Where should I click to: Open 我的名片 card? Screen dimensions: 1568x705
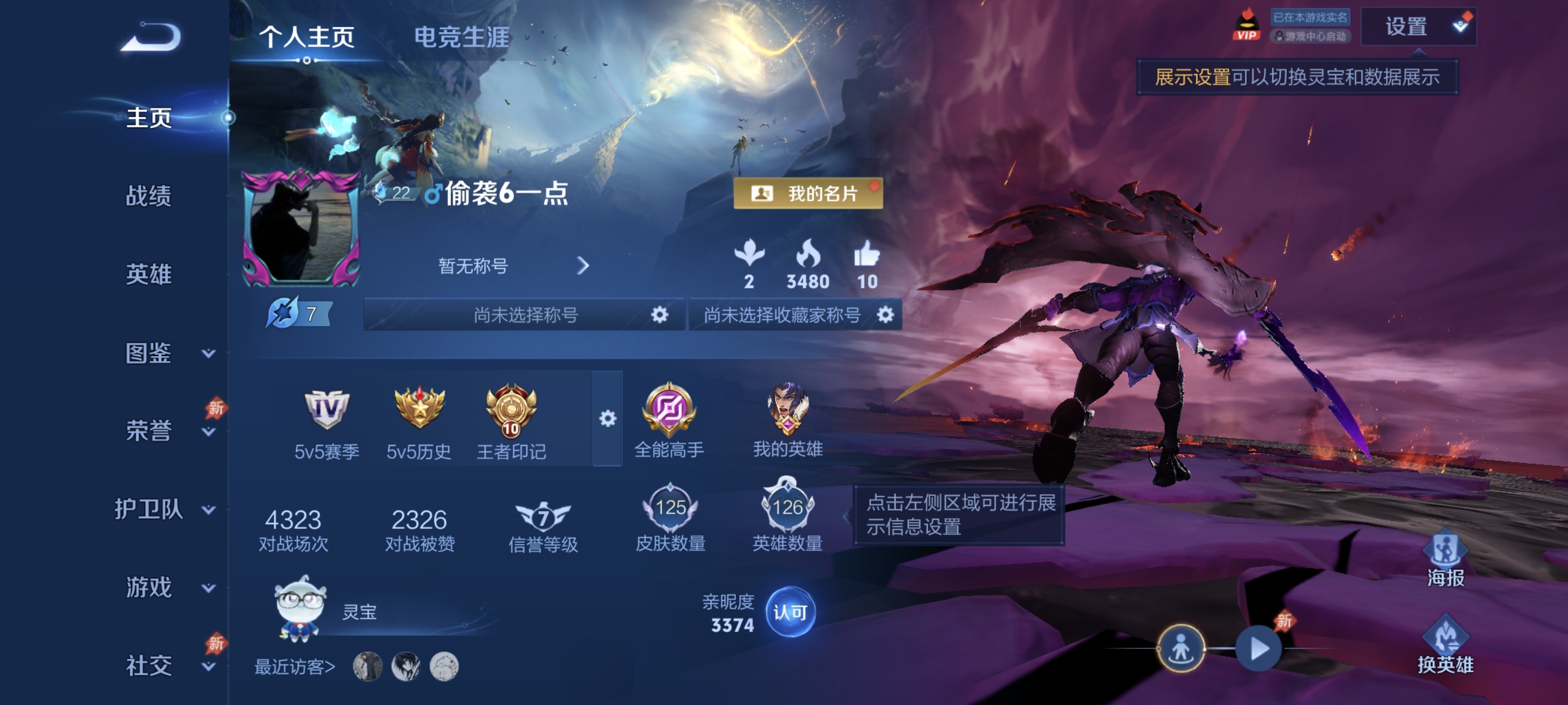tap(807, 194)
